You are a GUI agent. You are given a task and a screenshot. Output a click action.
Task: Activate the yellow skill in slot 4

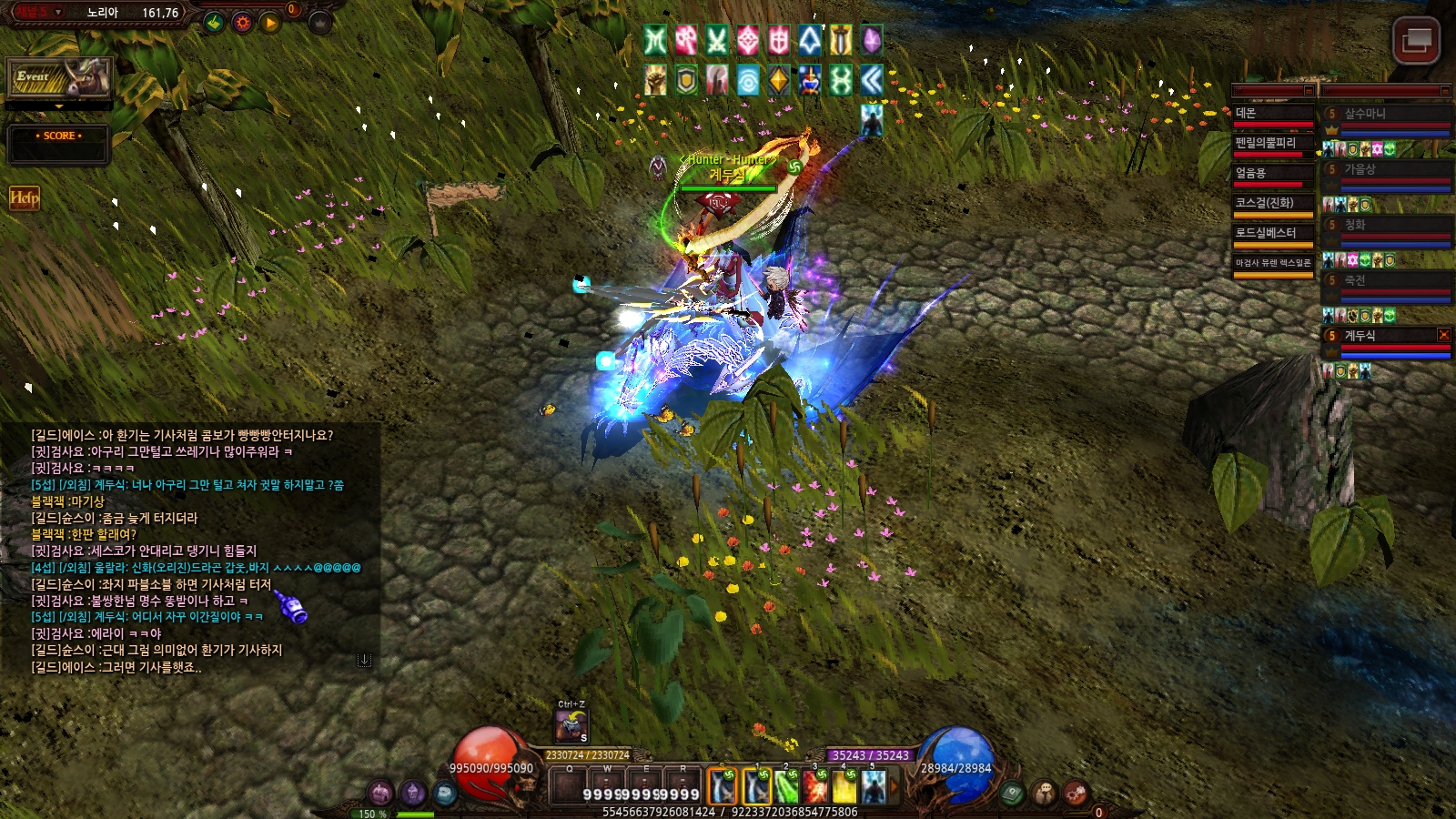point(844,786)
